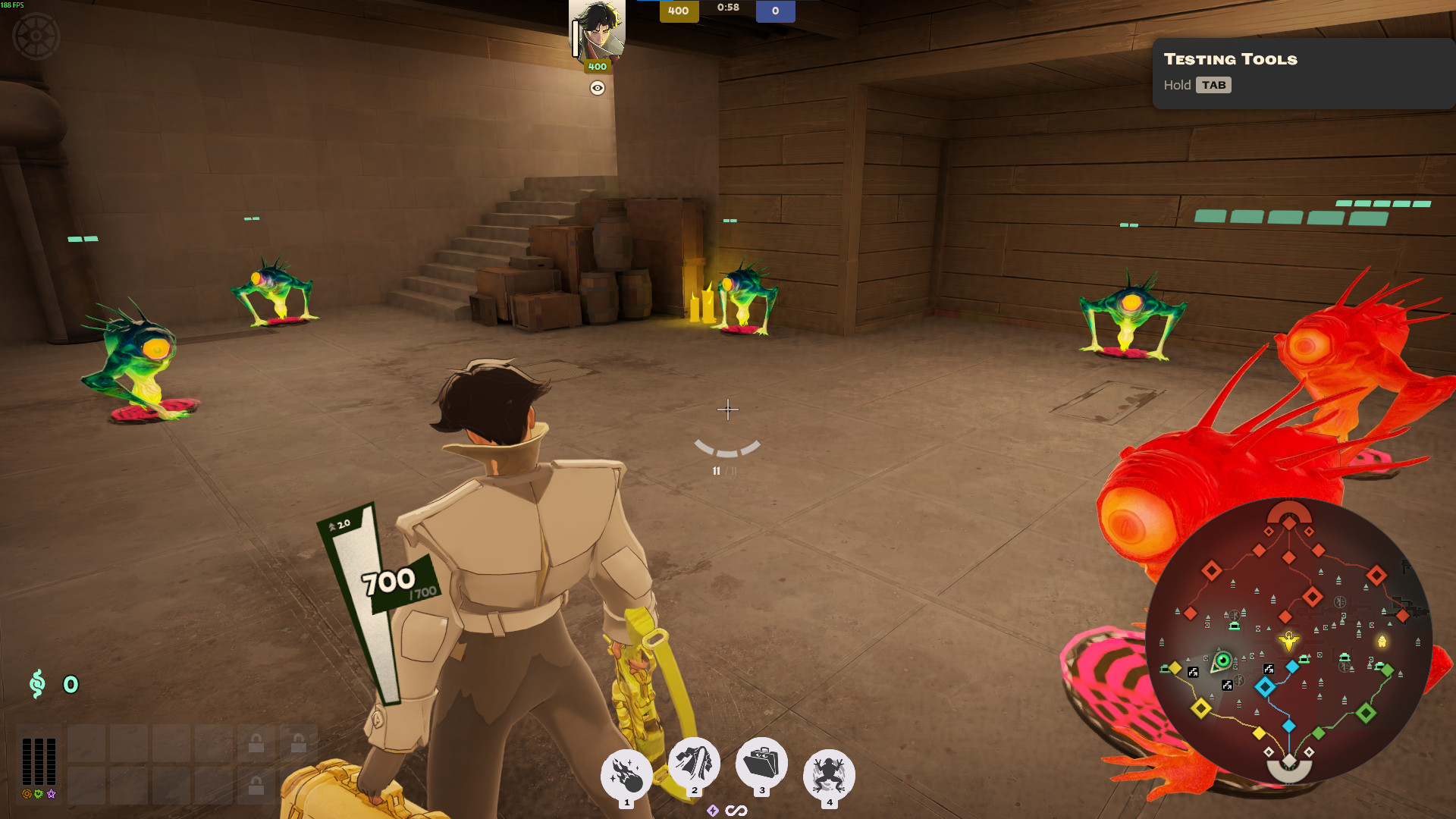Click the circular minimap

1288,642
